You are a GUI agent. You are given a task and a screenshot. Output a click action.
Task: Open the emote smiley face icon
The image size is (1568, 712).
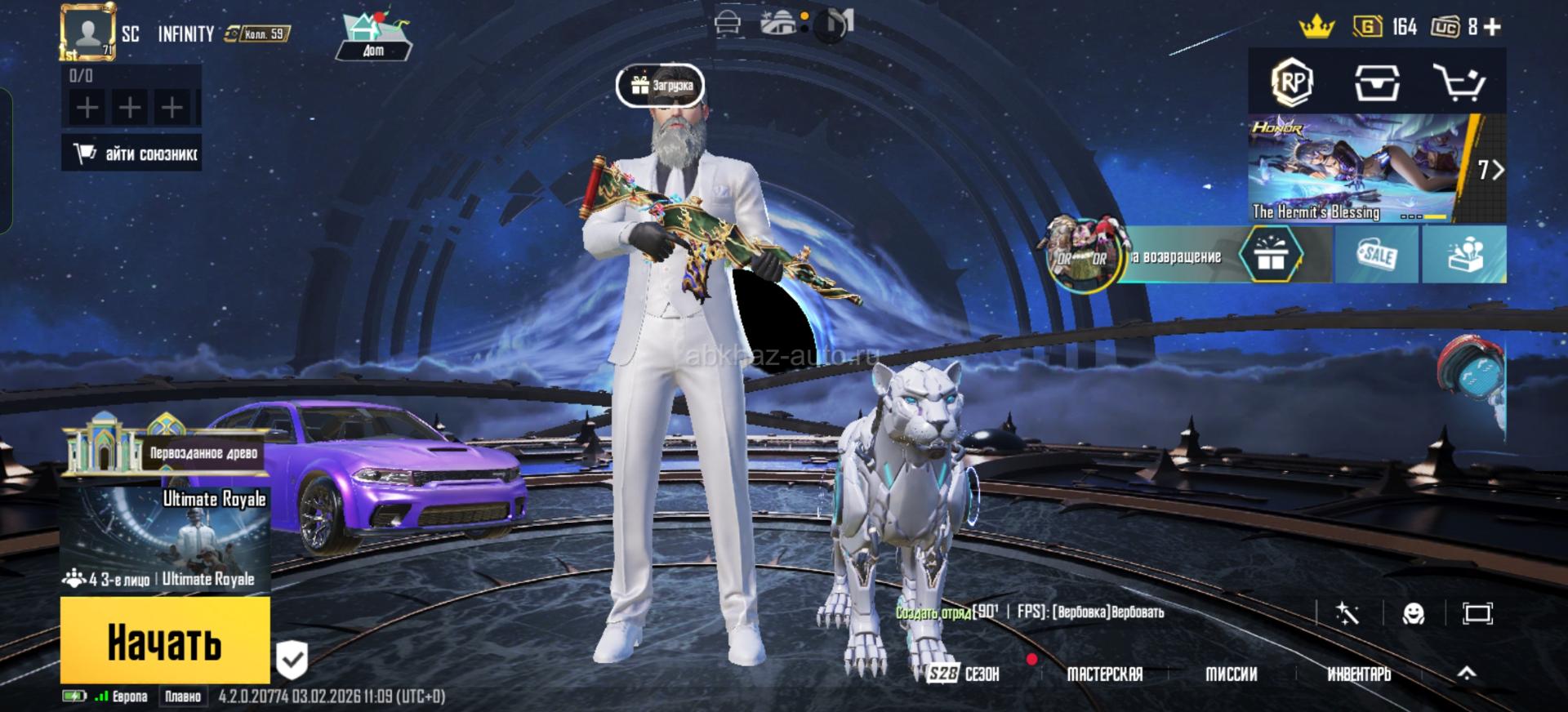1413,613
